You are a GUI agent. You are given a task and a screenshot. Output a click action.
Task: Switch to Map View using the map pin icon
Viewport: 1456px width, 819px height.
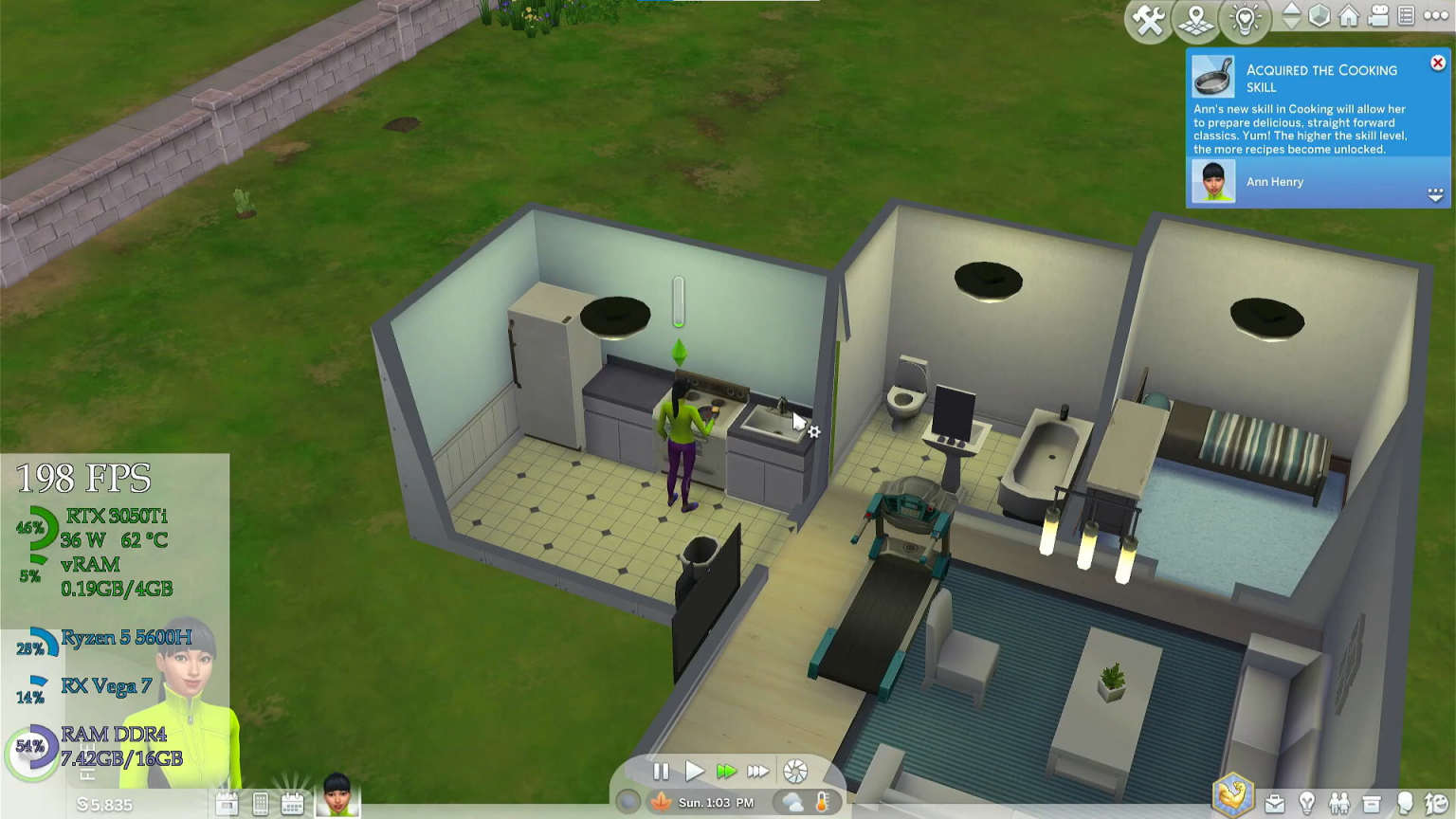[x=1195, y=19]
